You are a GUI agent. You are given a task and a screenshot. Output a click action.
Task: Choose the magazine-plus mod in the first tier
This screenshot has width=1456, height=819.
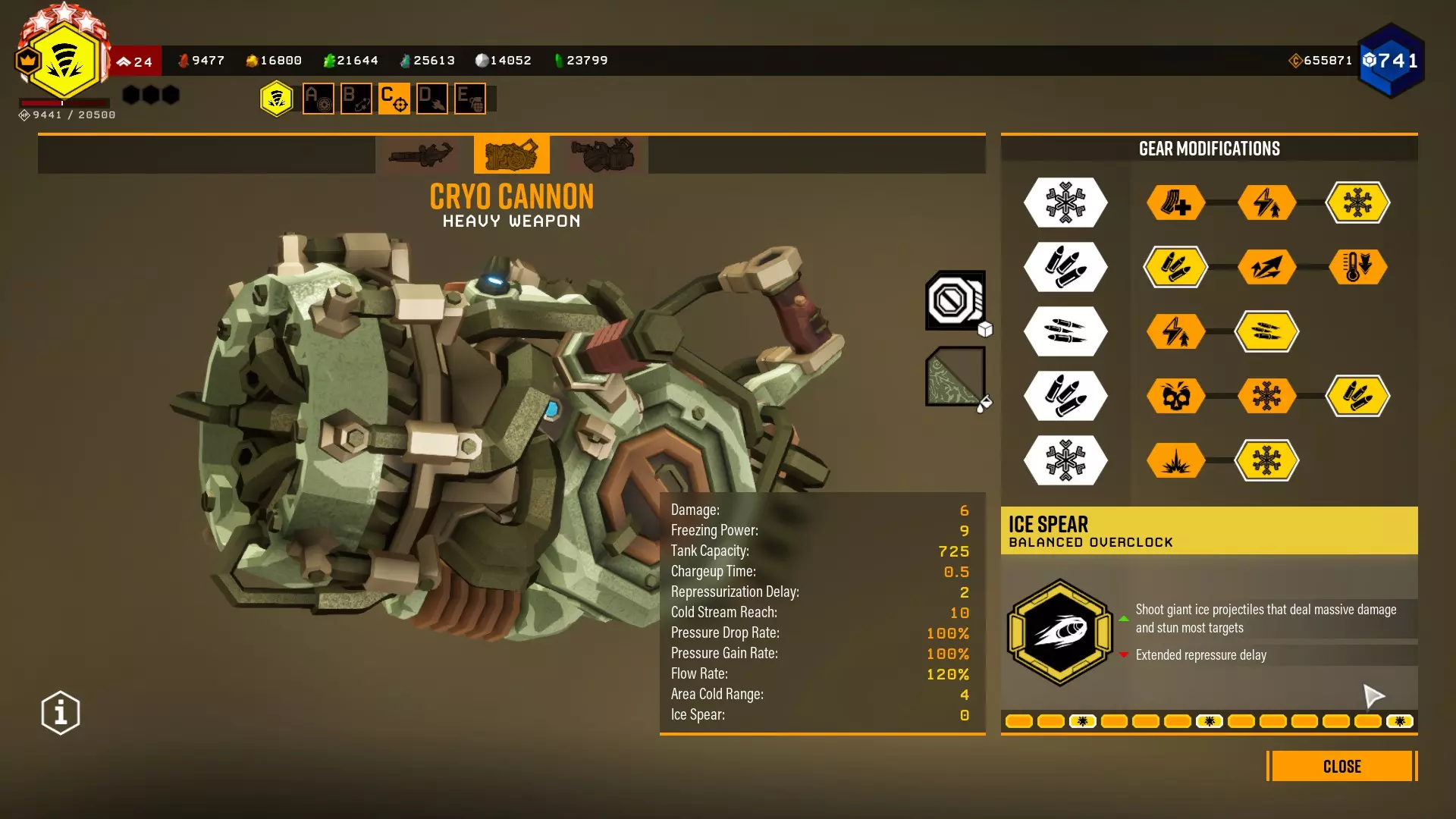point(1175,202)
